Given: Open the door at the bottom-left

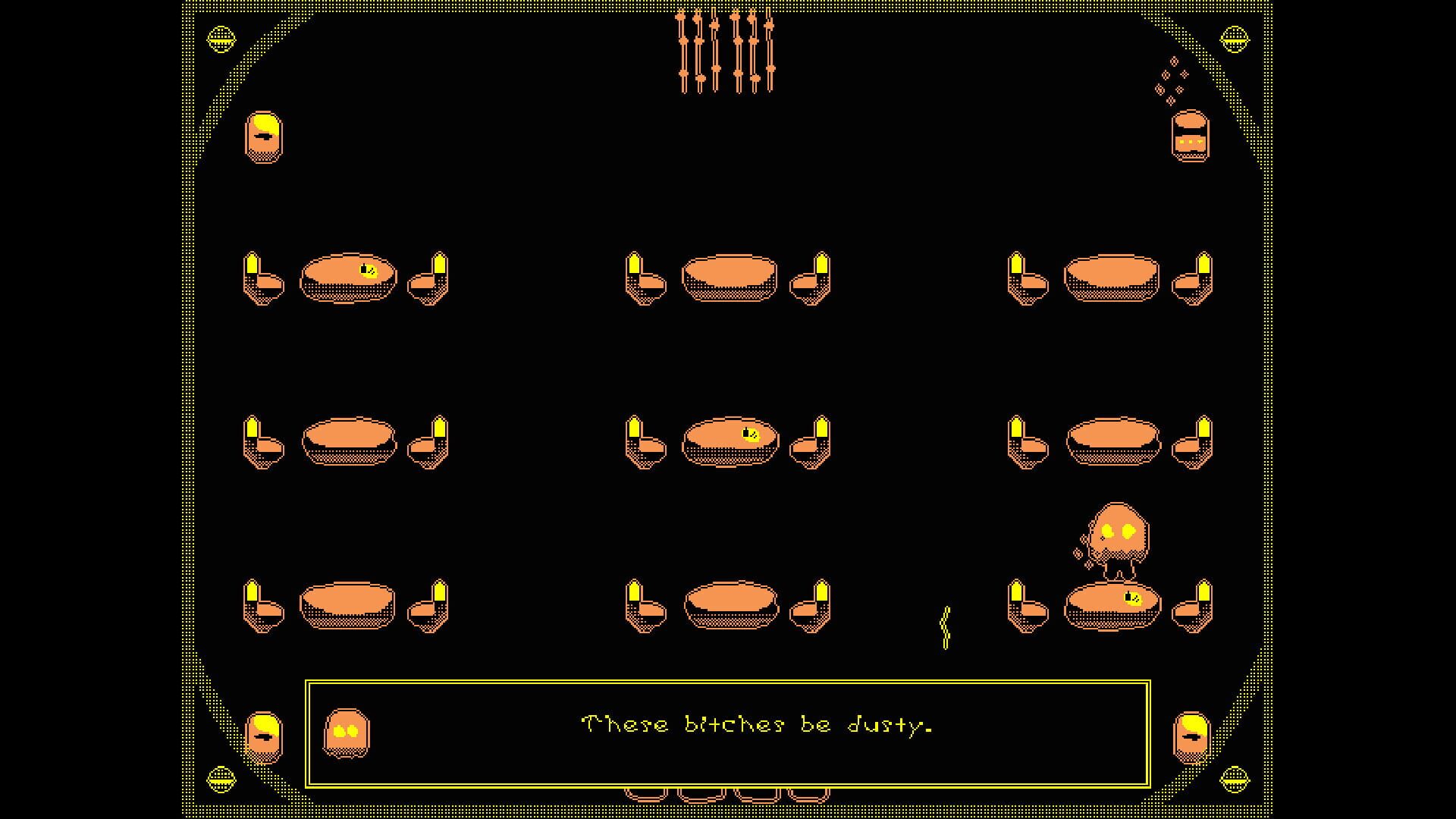Looking at the screenshot, I should coord(265,739).
